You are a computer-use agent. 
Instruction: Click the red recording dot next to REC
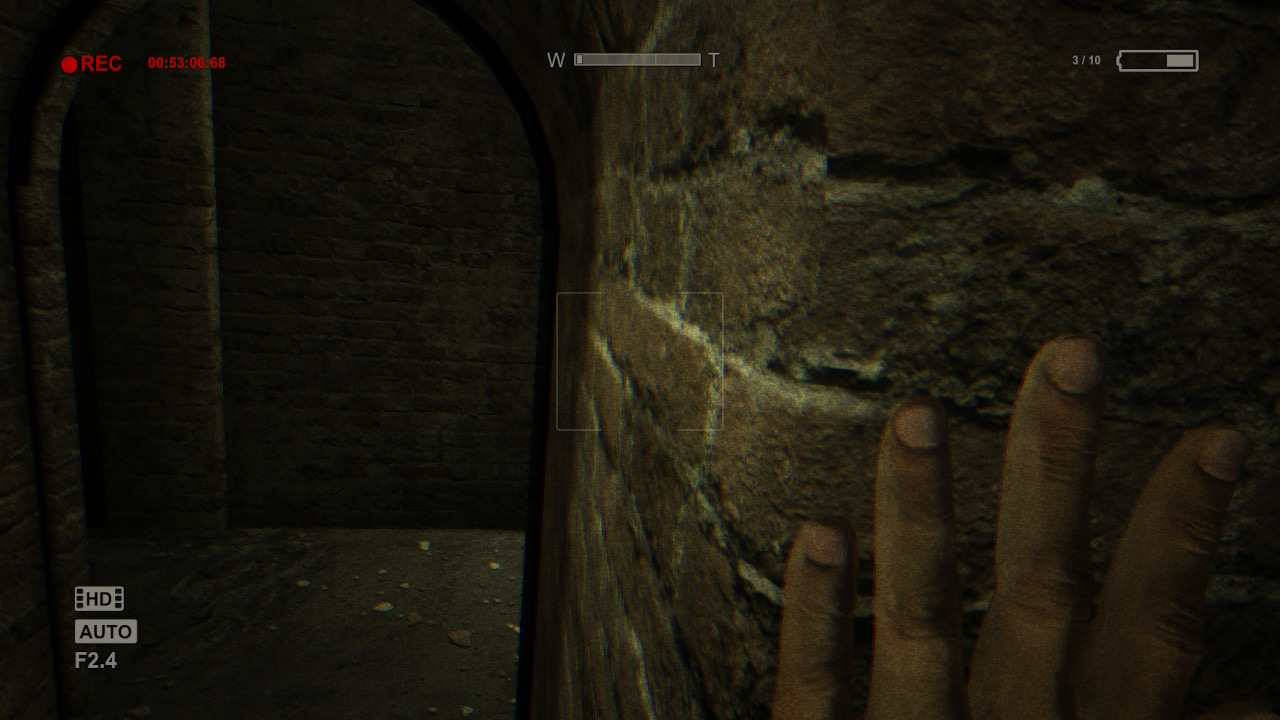70,62
